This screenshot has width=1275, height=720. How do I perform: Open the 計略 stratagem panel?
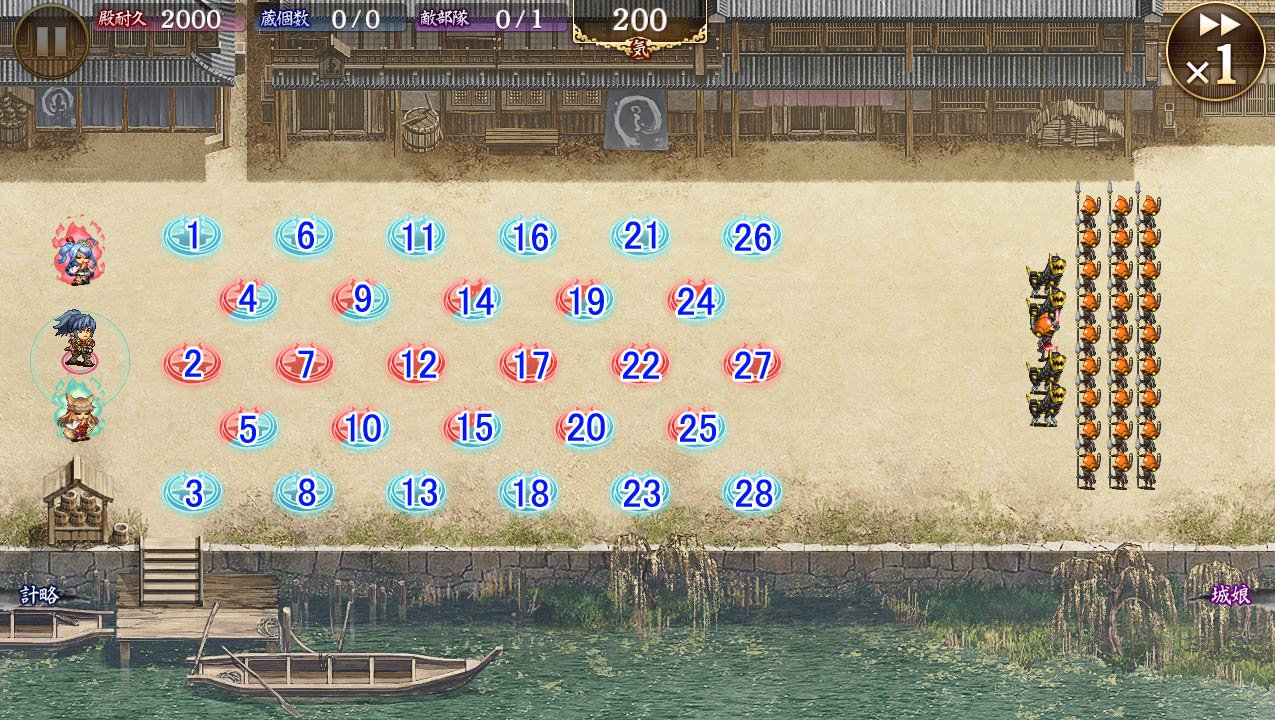40,596
